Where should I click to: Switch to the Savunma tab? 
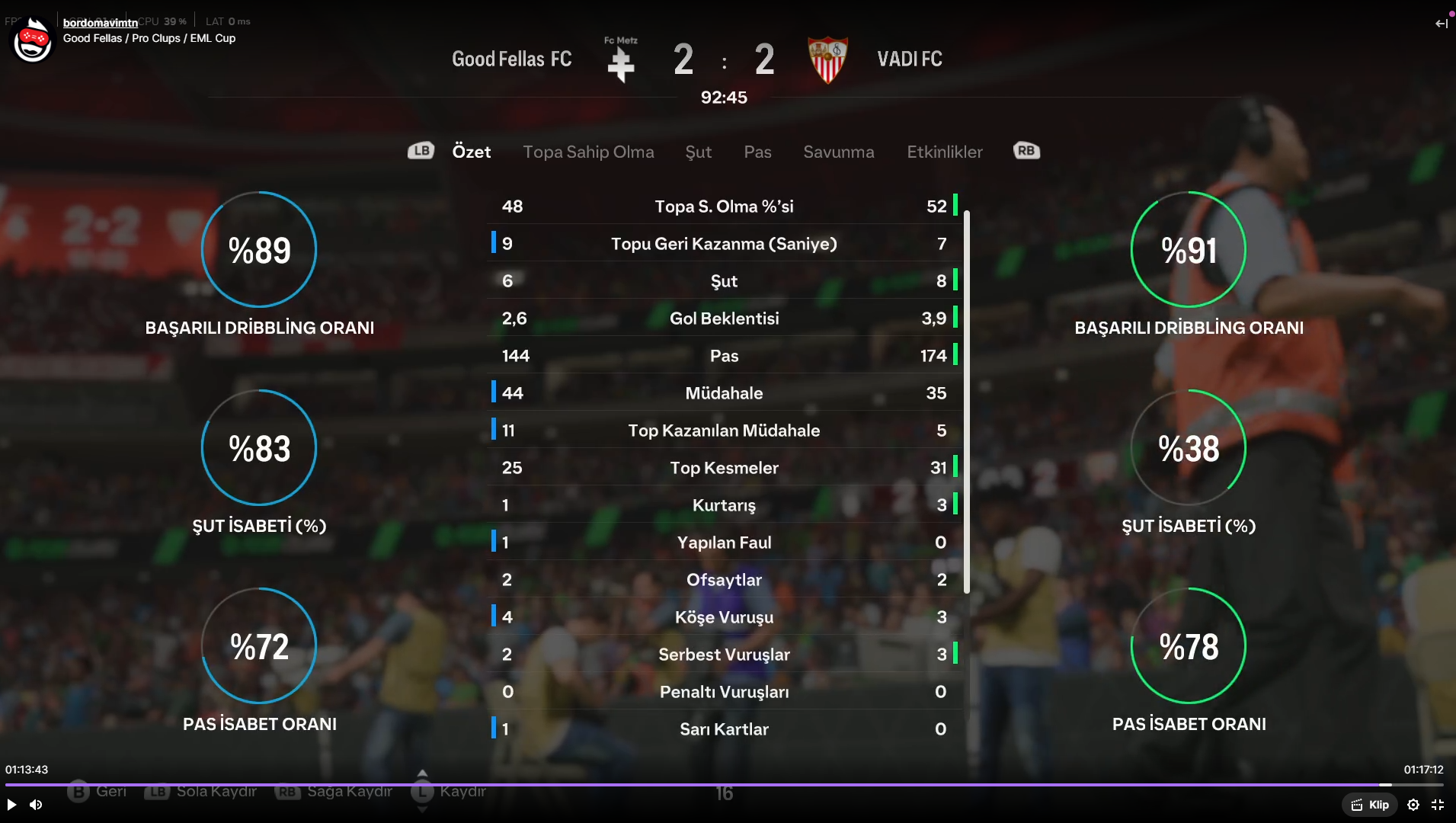[838, 152]
